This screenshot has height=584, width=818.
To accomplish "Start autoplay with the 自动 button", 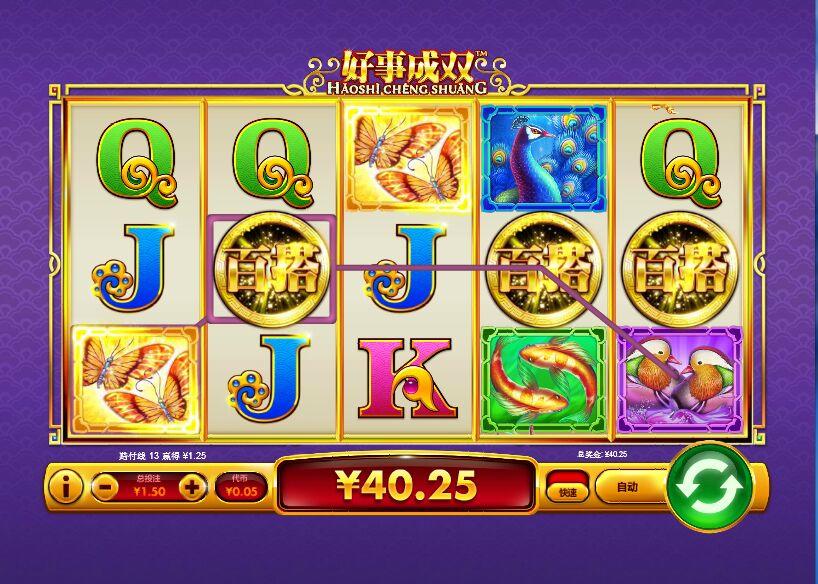I will tap(627, 488).
